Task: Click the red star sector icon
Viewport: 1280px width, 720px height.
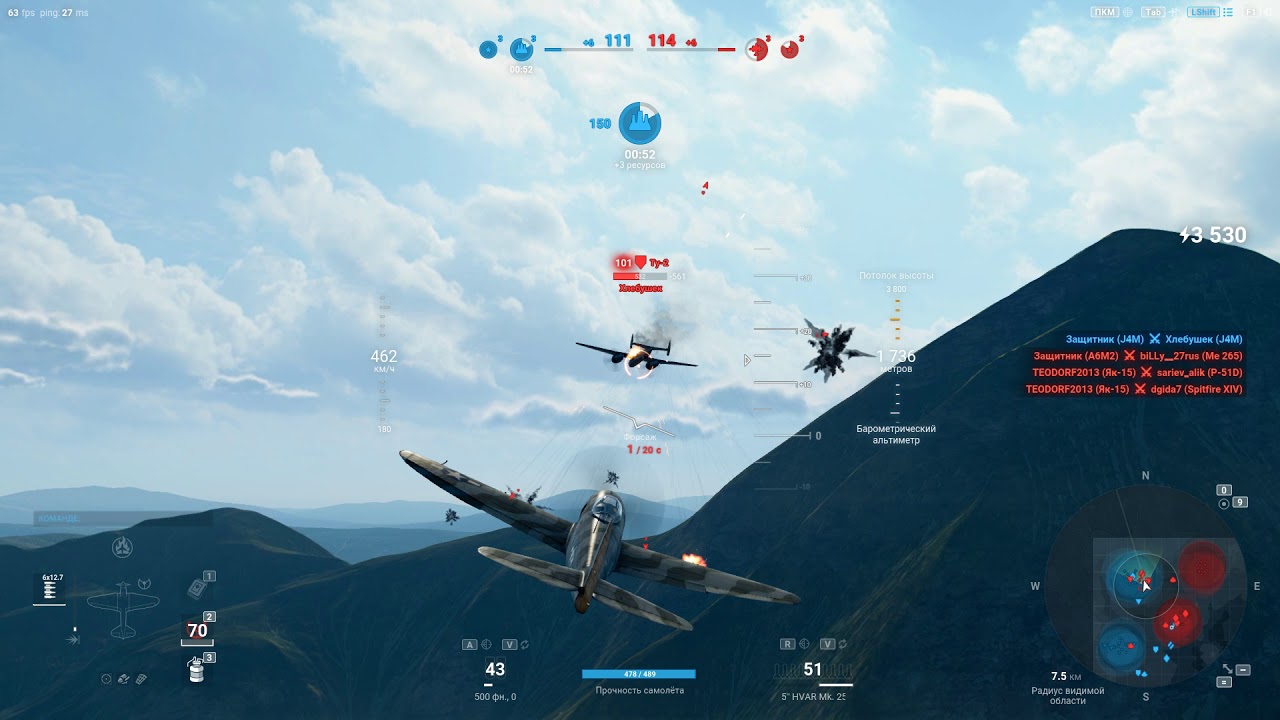Action: click(790, 48)
